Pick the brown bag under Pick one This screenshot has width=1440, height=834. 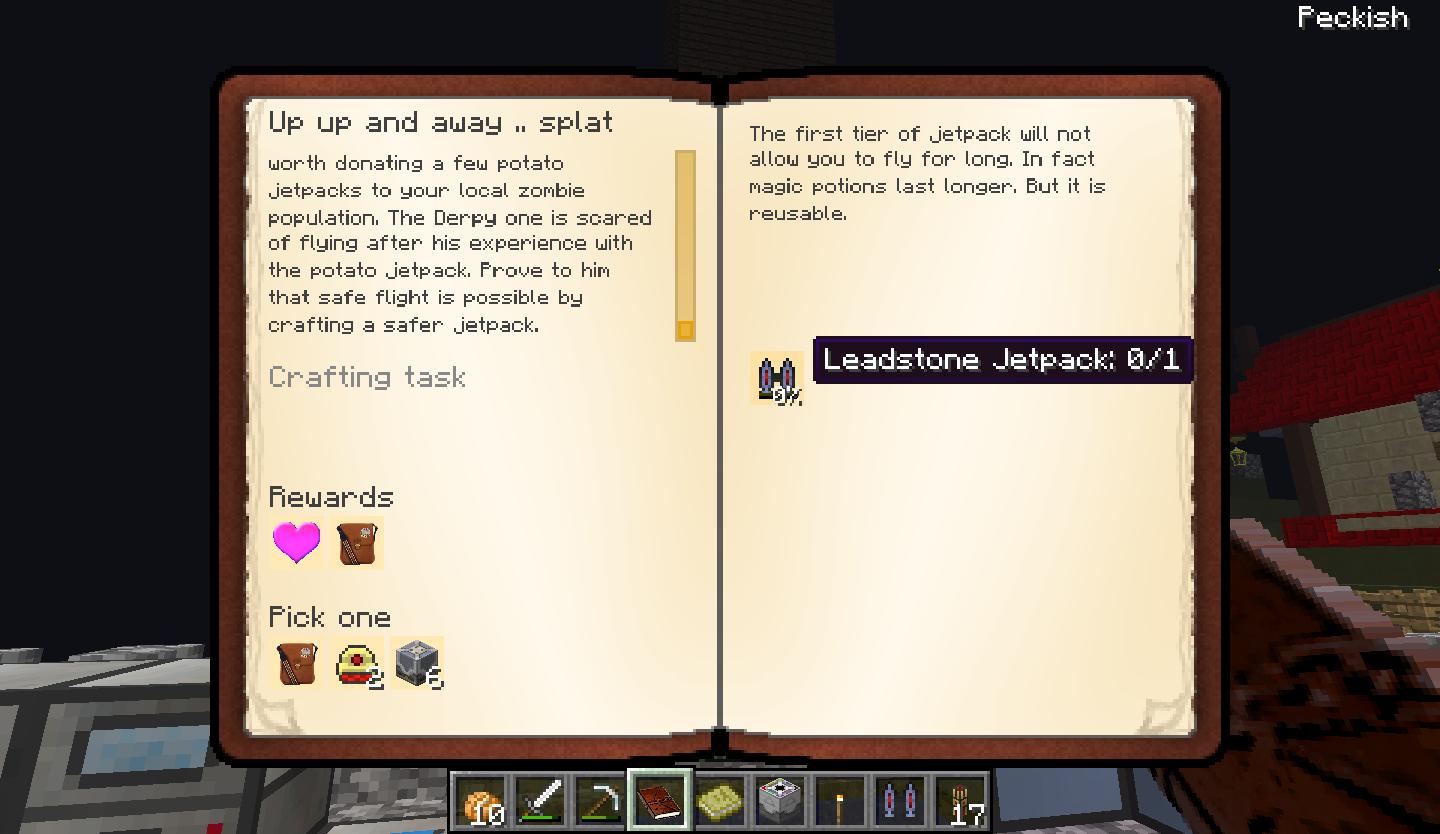click(297, 663)
